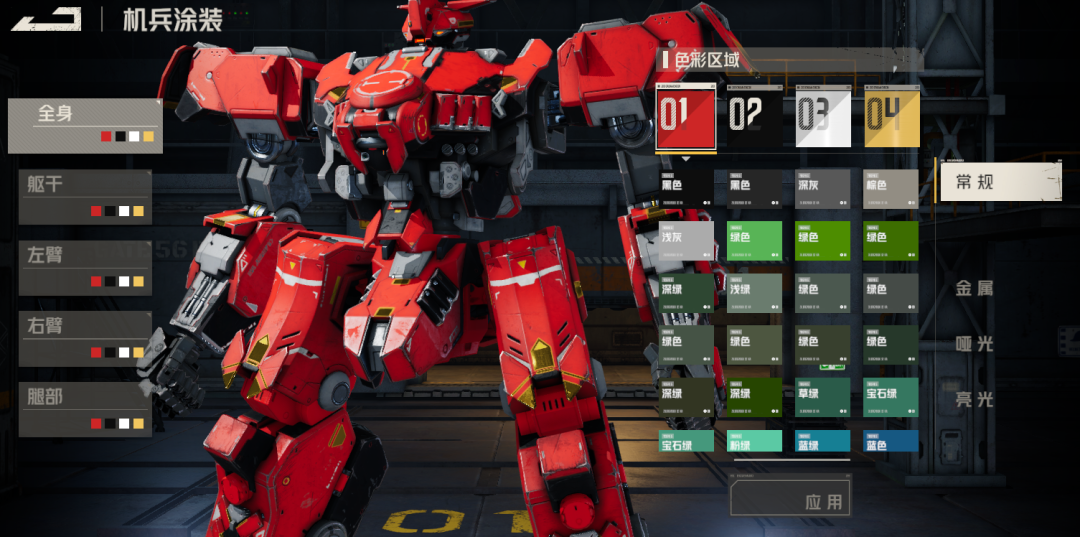The width and height of the screenshot is (1080, 537).
Task: Pick the 深灰 dark gray swatch
Action: point(823,188)
